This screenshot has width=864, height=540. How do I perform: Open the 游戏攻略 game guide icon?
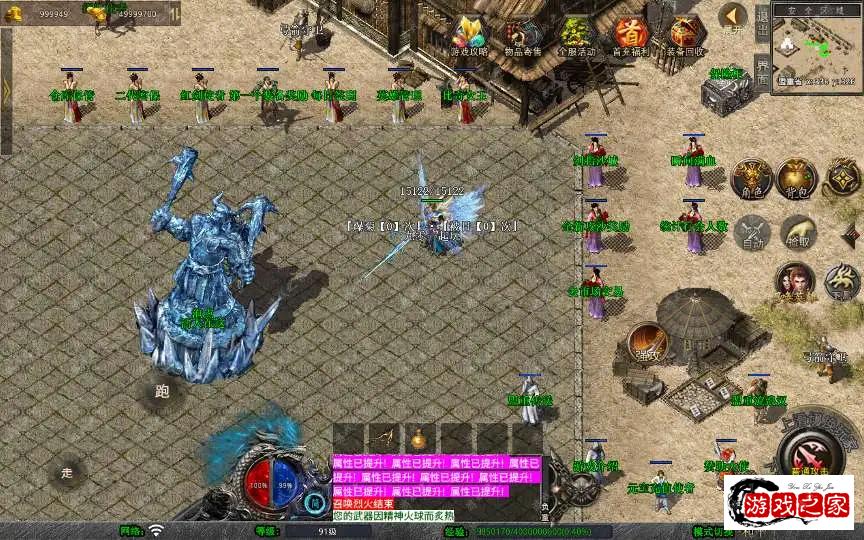click(469, 36)
